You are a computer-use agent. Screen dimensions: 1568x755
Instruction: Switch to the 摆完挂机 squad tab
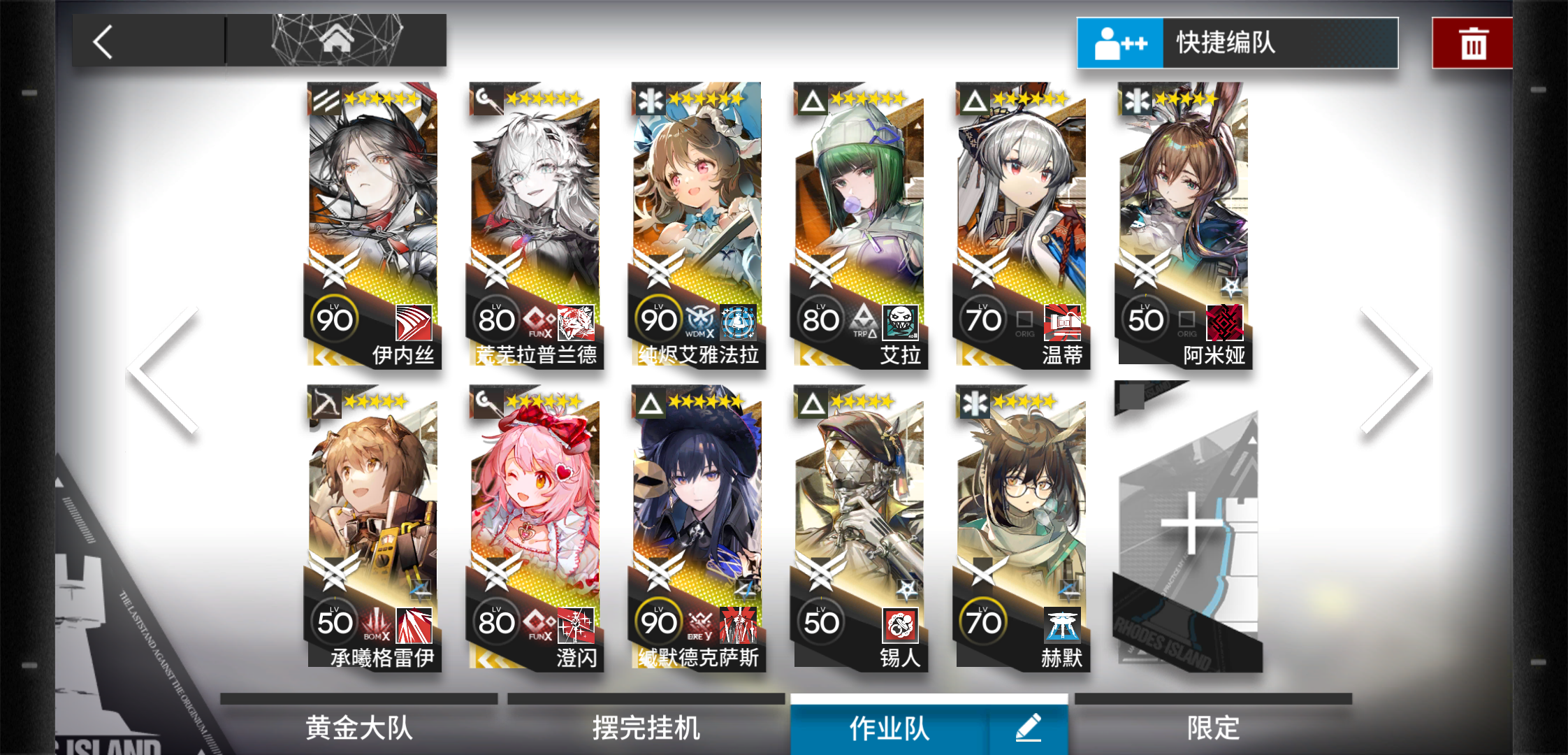646,728
